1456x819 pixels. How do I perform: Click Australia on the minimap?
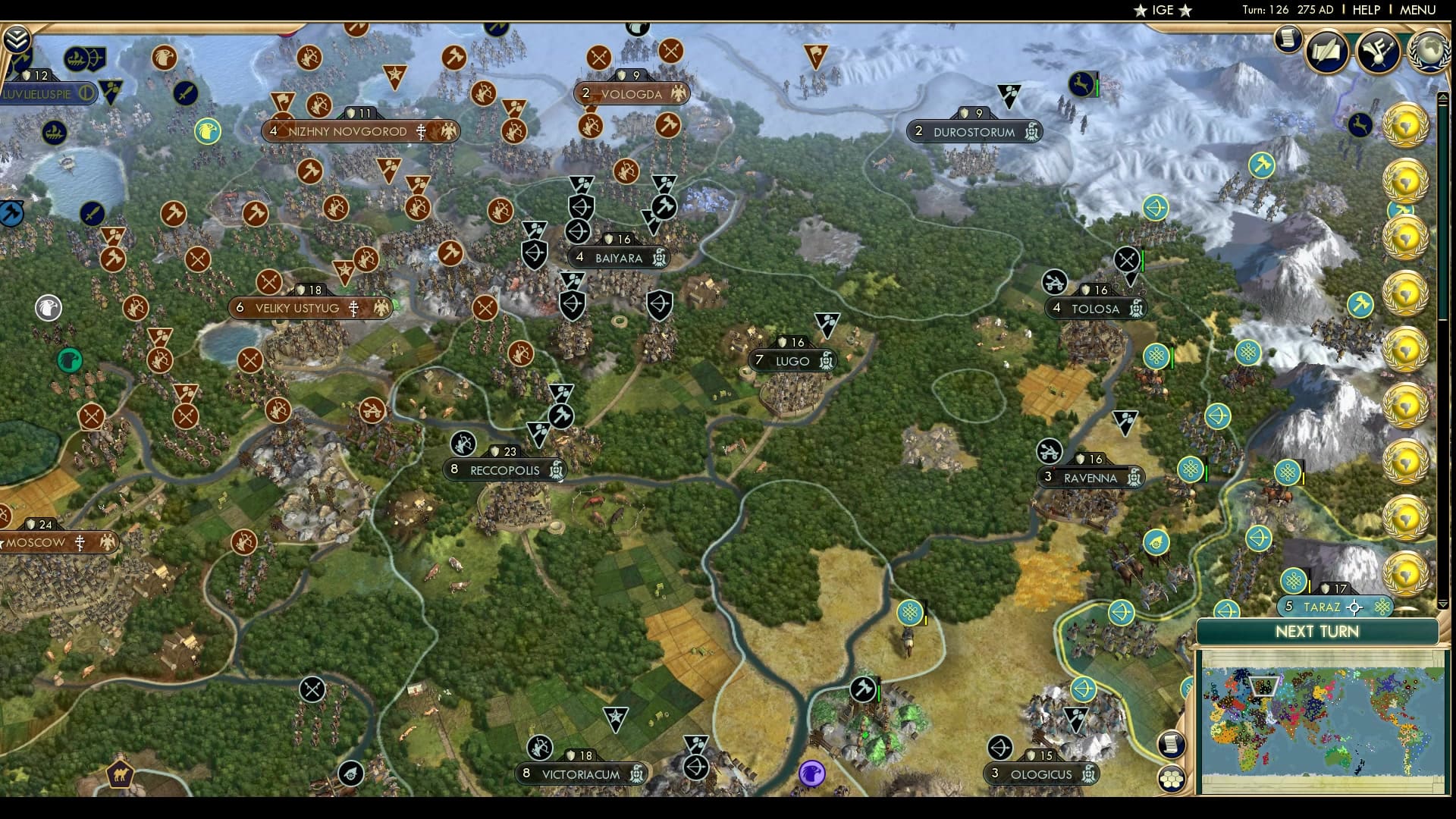pyautogui.click(x=1337, y=757)
